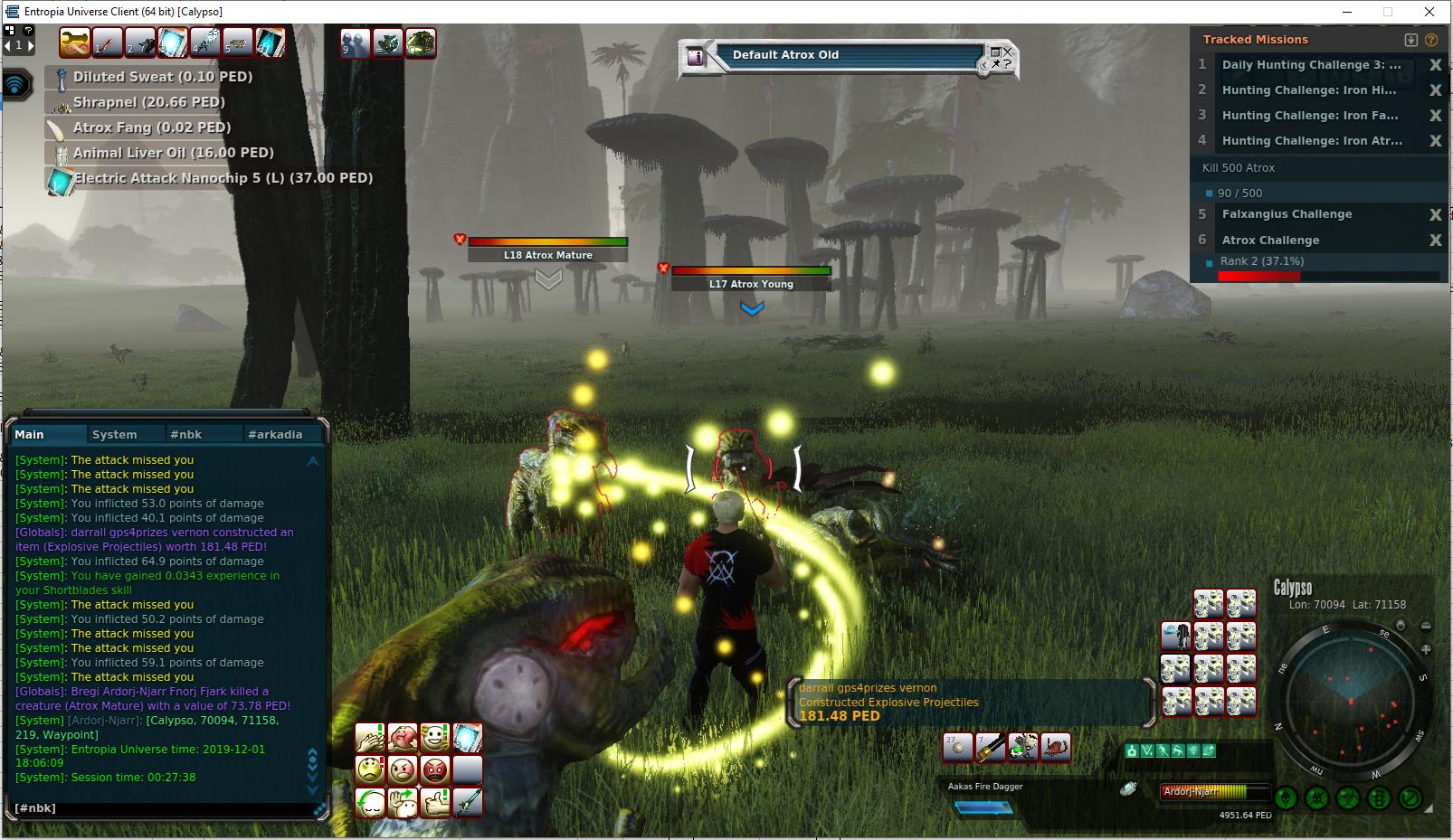Select the Atrox Challenge tracked mission
Image resolution: width=1453 pixels, height=840 pixels.
coord(1270,241)
